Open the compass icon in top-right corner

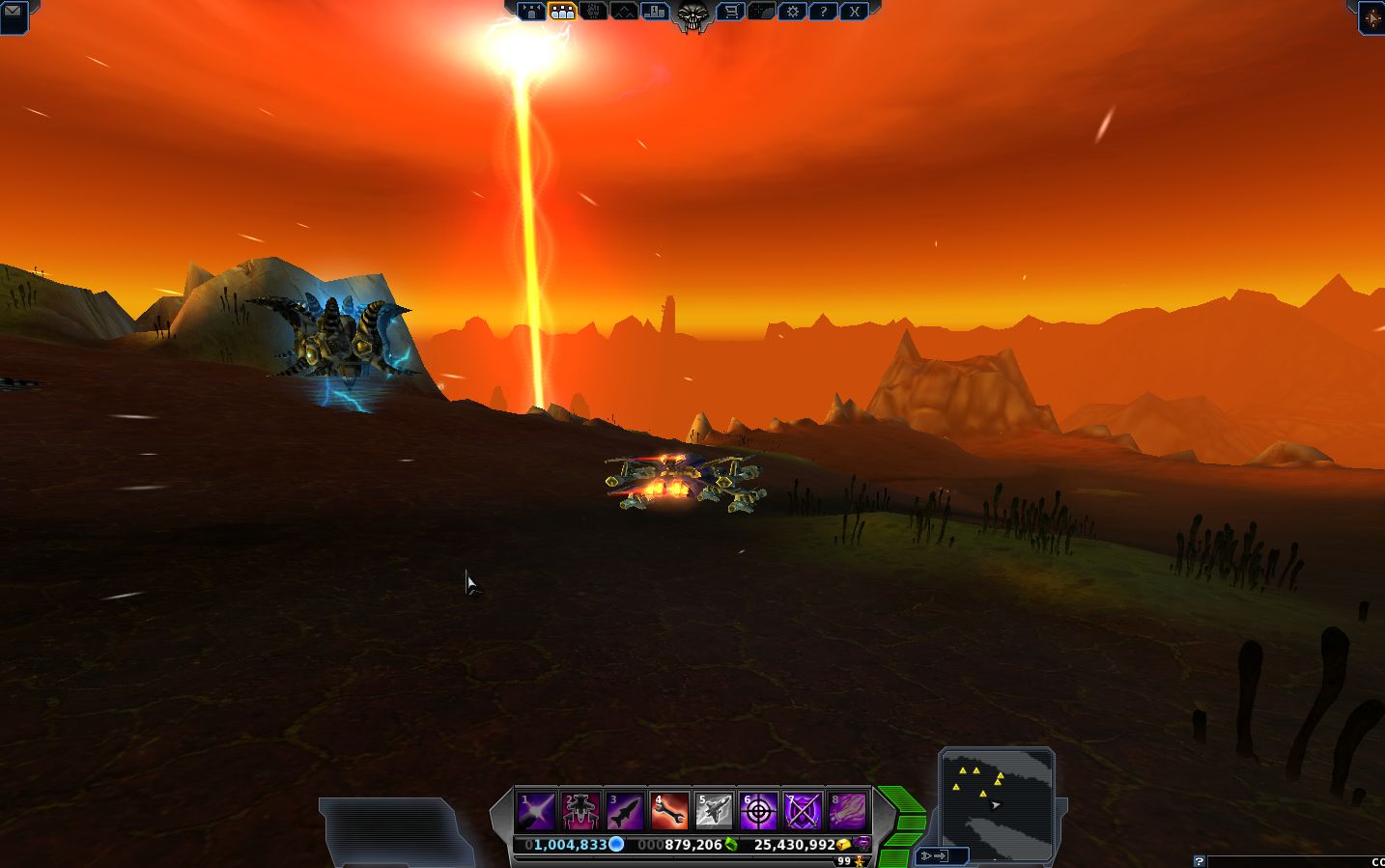(x=1371, y=16)
